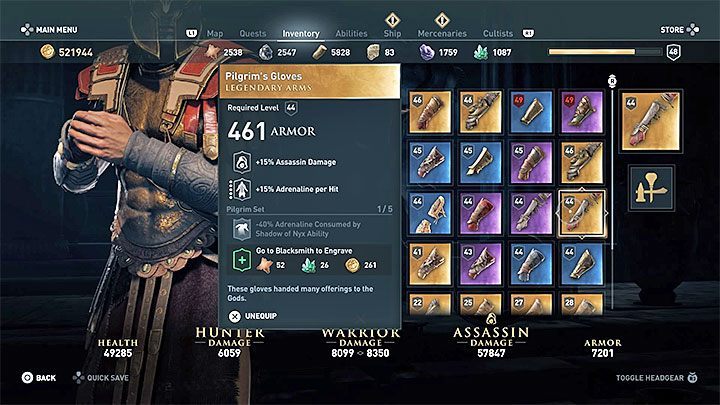Viewport: 720px width, 405px height.
Task: Pick the level 41 gold gloves
Action: click(429, 262)
